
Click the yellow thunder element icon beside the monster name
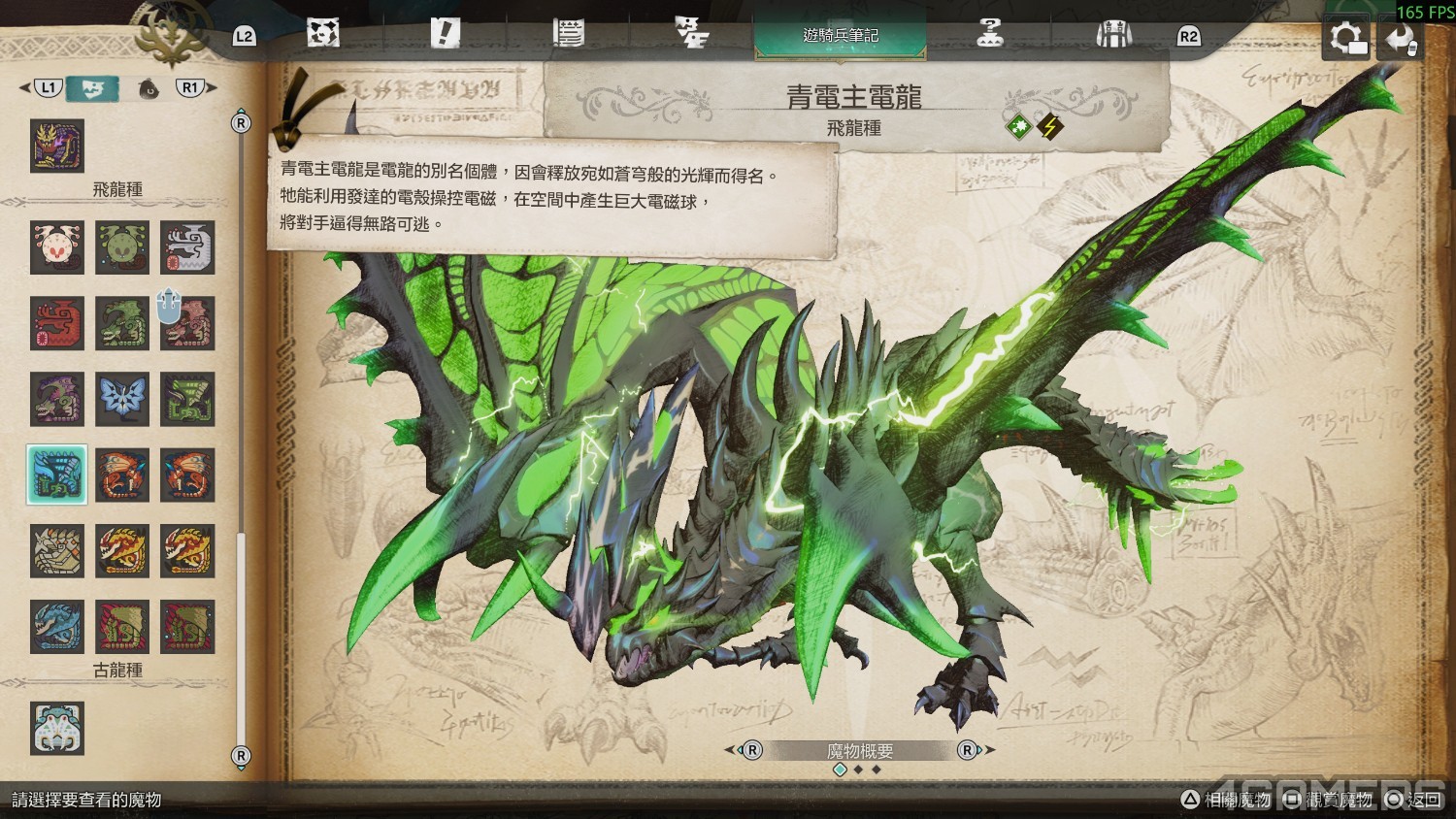pyautogui.click(x=1051, y=124)
